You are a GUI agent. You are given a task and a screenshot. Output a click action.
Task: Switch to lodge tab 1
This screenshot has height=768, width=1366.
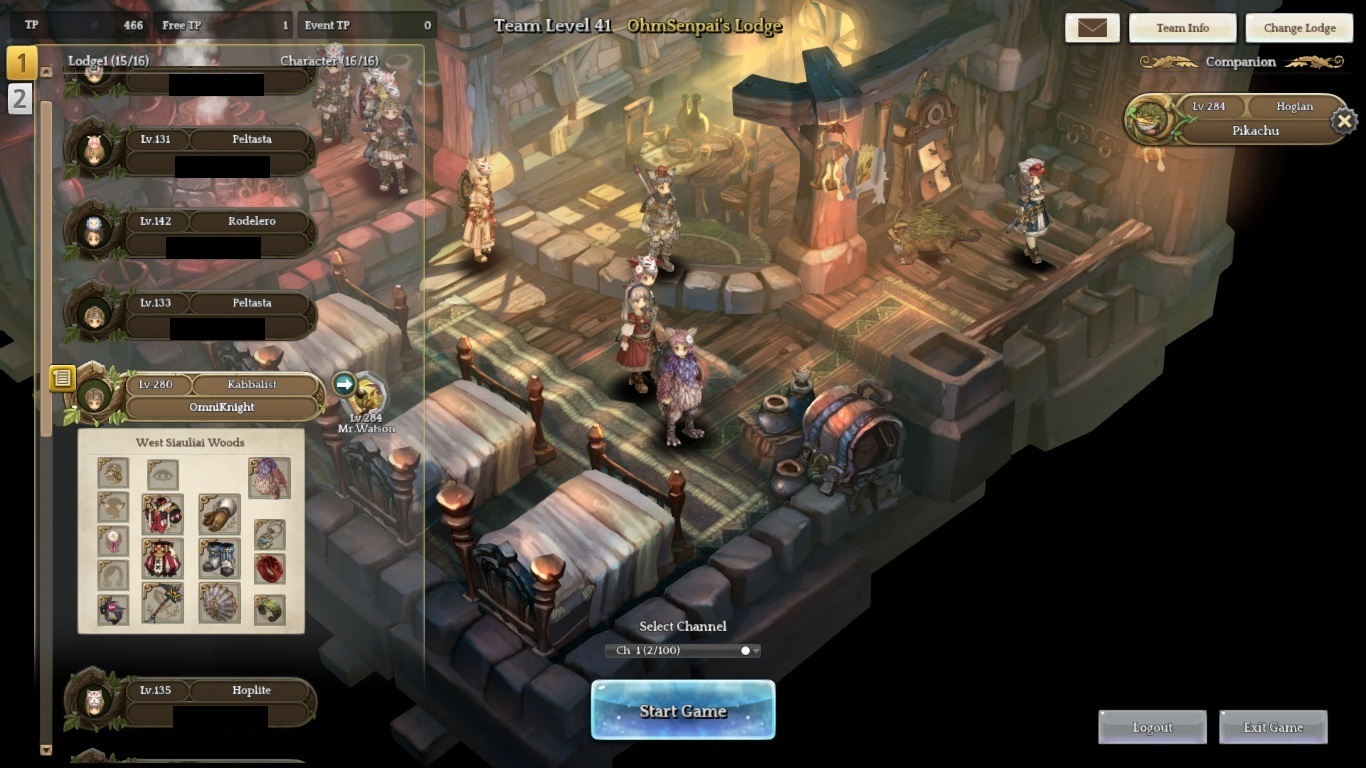pyautogui.click(x=21, y=62)
